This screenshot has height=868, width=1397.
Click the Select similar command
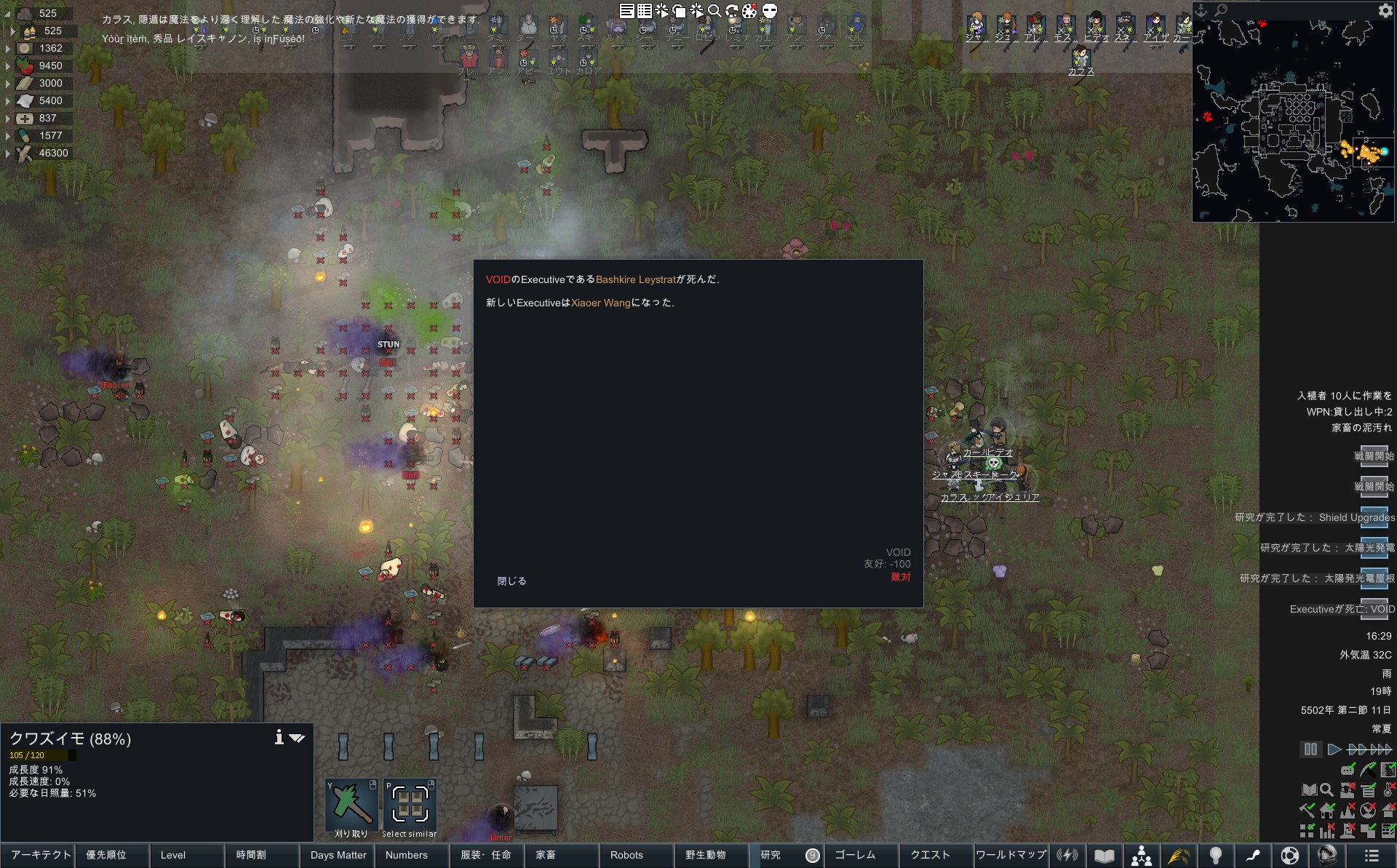point(410,807)
